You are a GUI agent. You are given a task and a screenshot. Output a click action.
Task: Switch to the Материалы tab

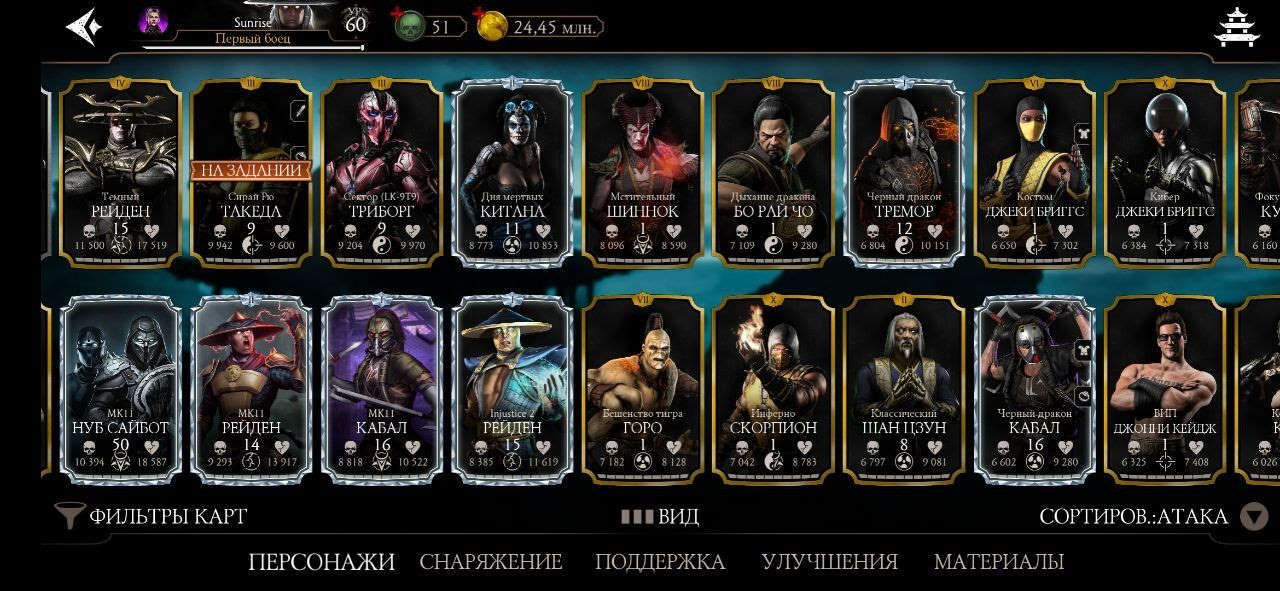[998, 562]
